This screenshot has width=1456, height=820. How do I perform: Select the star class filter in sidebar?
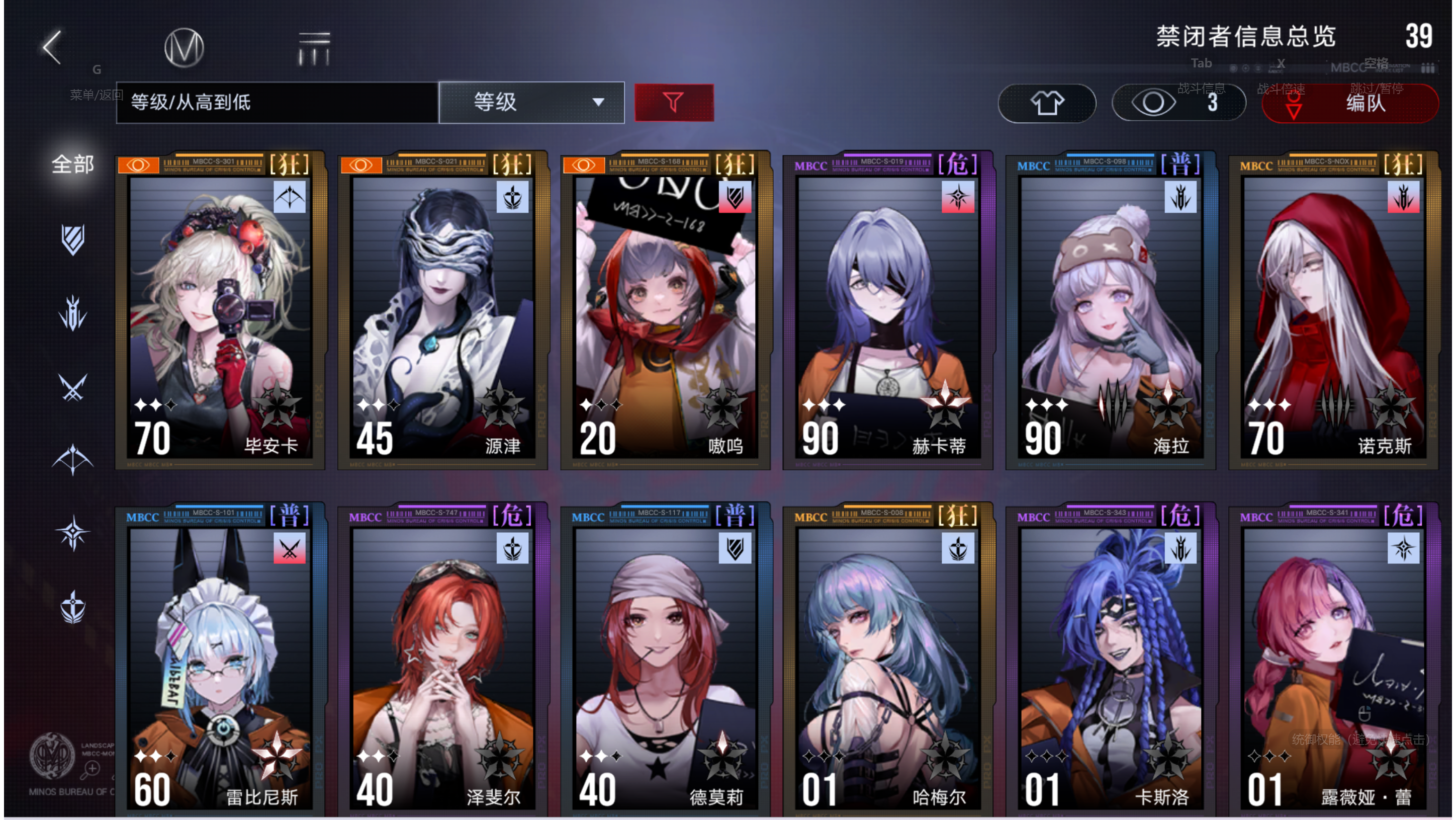click(x=74, y=532)
